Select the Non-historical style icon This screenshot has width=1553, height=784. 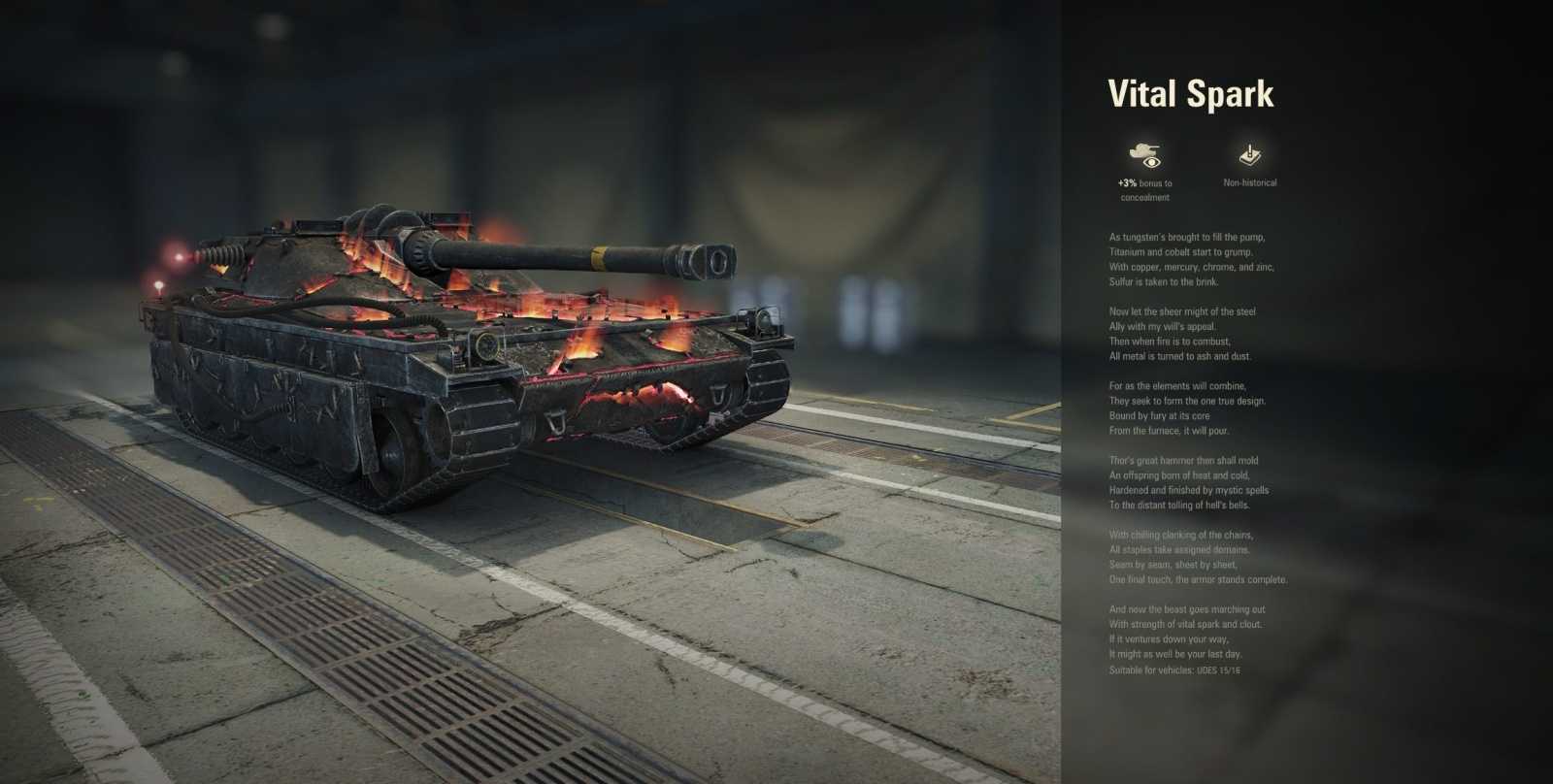point(1250,154)
